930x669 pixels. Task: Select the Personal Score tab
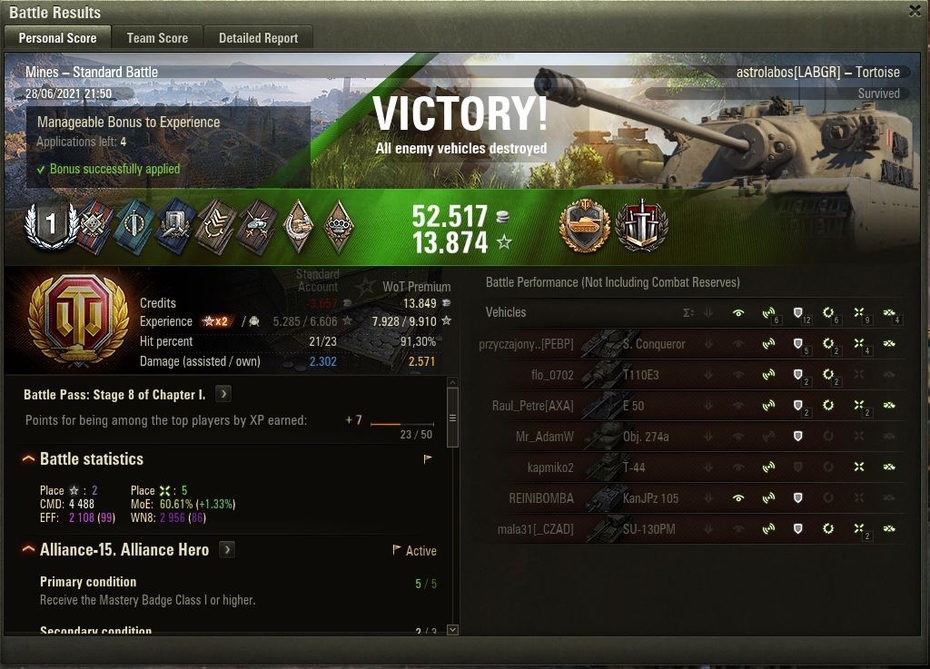(58, 38)
